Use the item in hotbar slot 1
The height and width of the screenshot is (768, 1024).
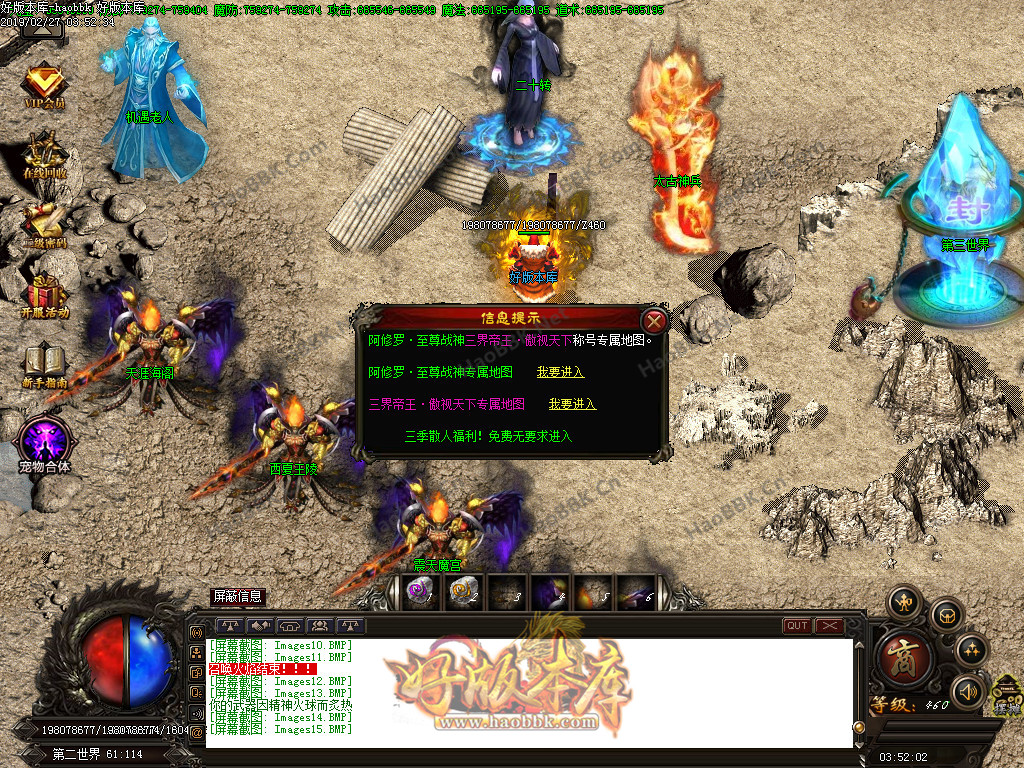tap(419, 591)
